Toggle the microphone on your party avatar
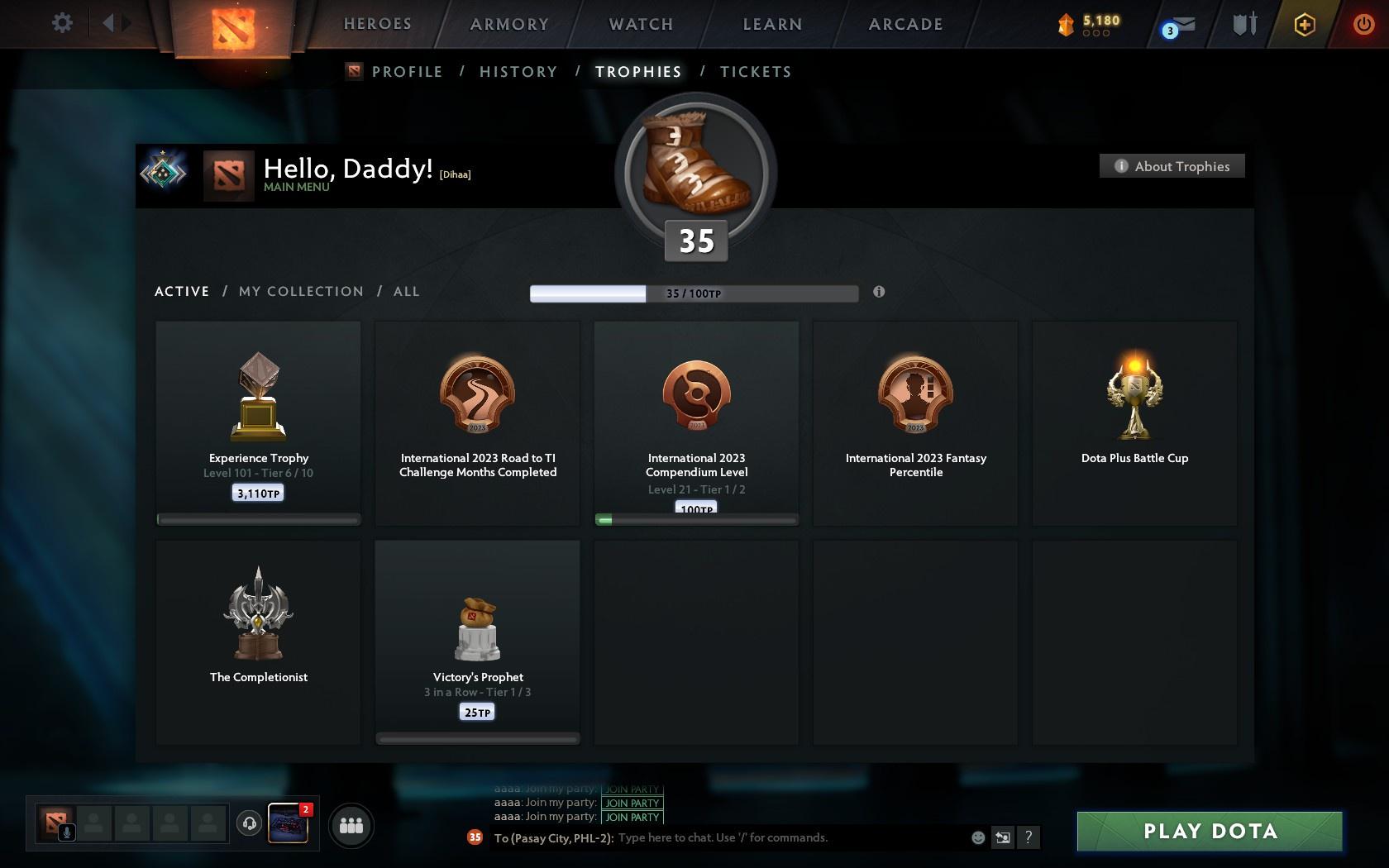The image size is (1389, 868). pos(67,831)
